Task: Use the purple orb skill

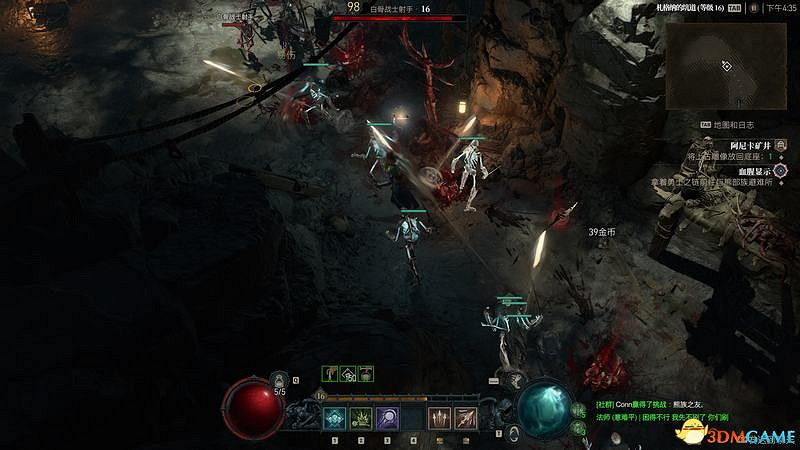Action: 386,418
